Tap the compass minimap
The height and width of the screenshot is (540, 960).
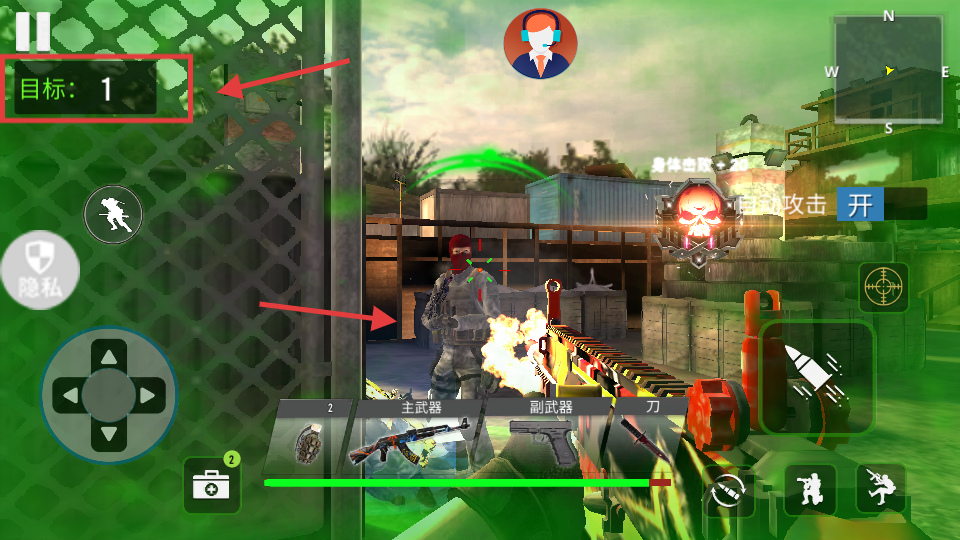(x=887, y=70)
